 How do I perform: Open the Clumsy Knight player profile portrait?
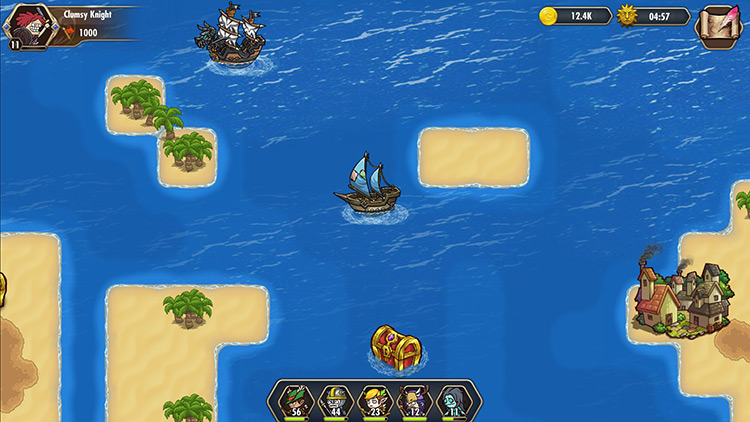[x=31, y=25]
